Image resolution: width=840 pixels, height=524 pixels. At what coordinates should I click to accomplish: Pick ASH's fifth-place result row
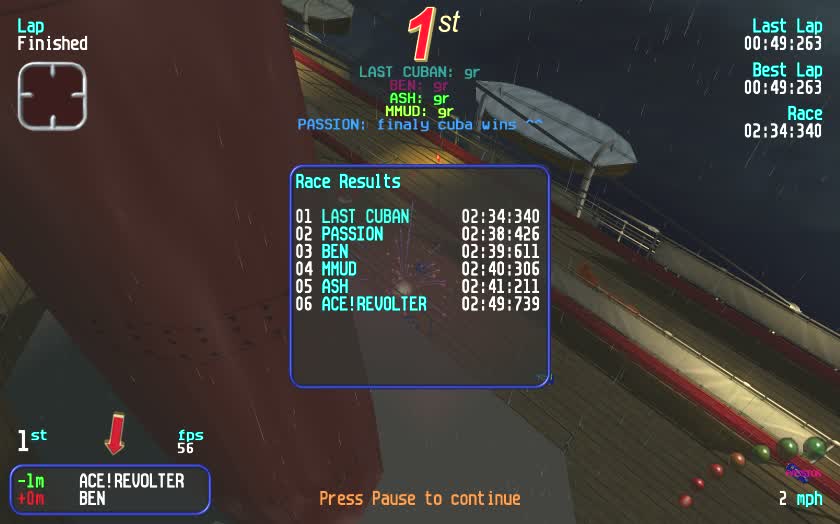tap(417, 286)
